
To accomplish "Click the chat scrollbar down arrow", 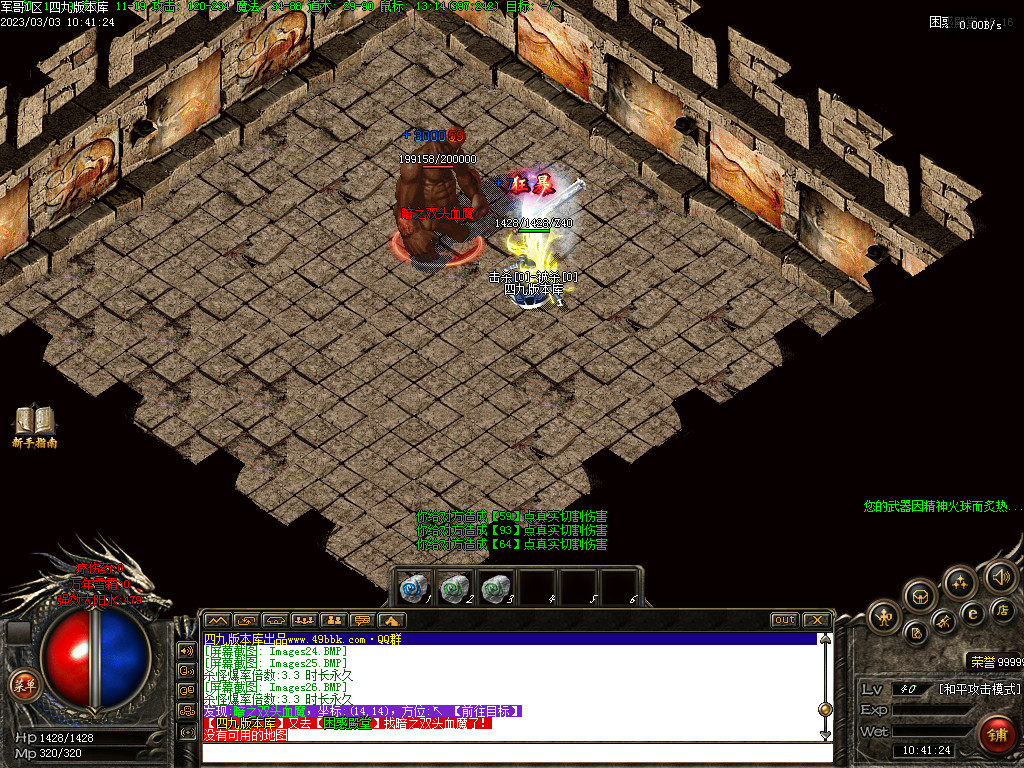I will (x=825, y=735).
